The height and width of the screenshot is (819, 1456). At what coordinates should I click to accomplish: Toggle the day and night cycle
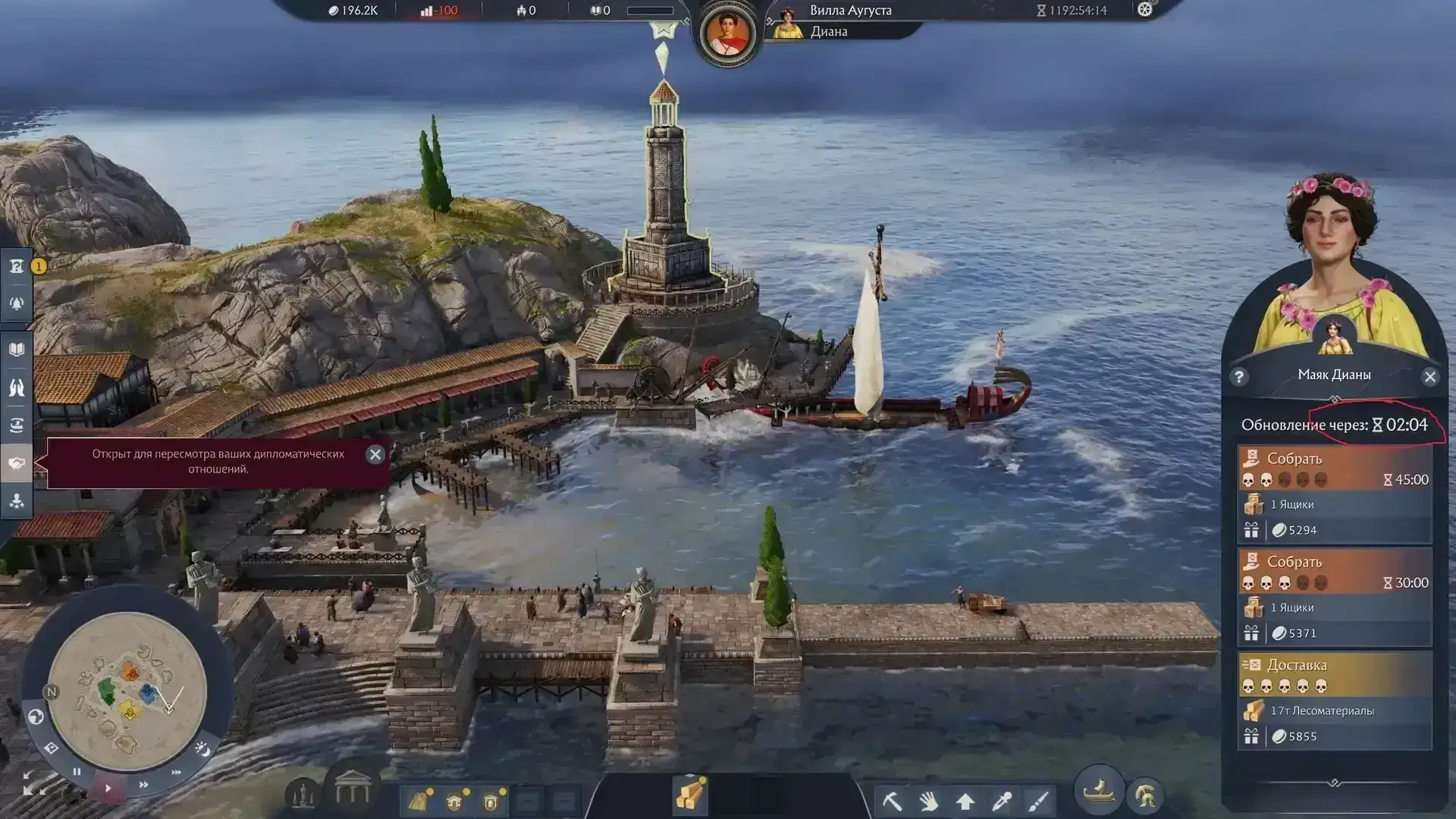tap(202, 749)
